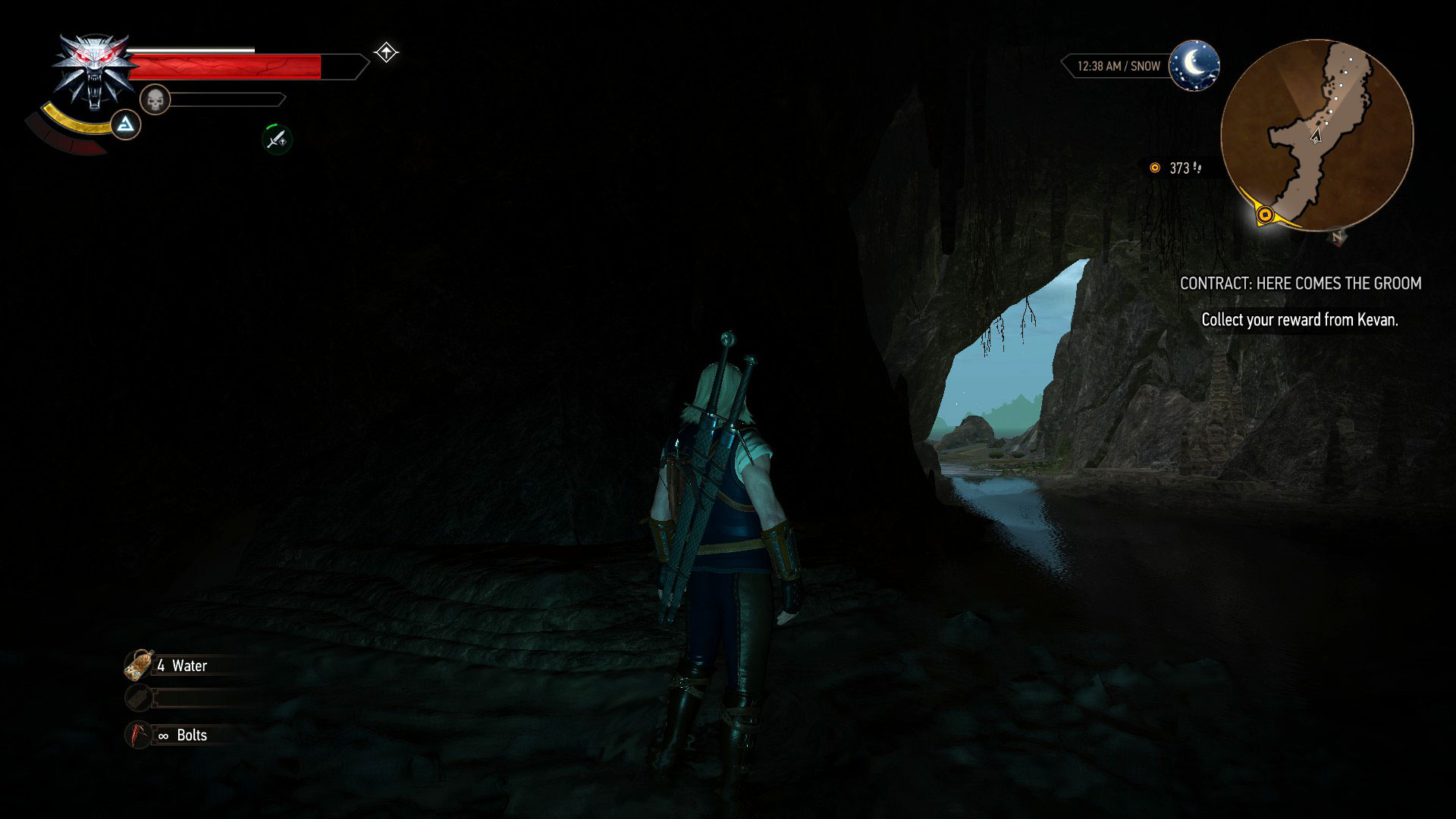Select the Water bottle consumable icon

139,664
